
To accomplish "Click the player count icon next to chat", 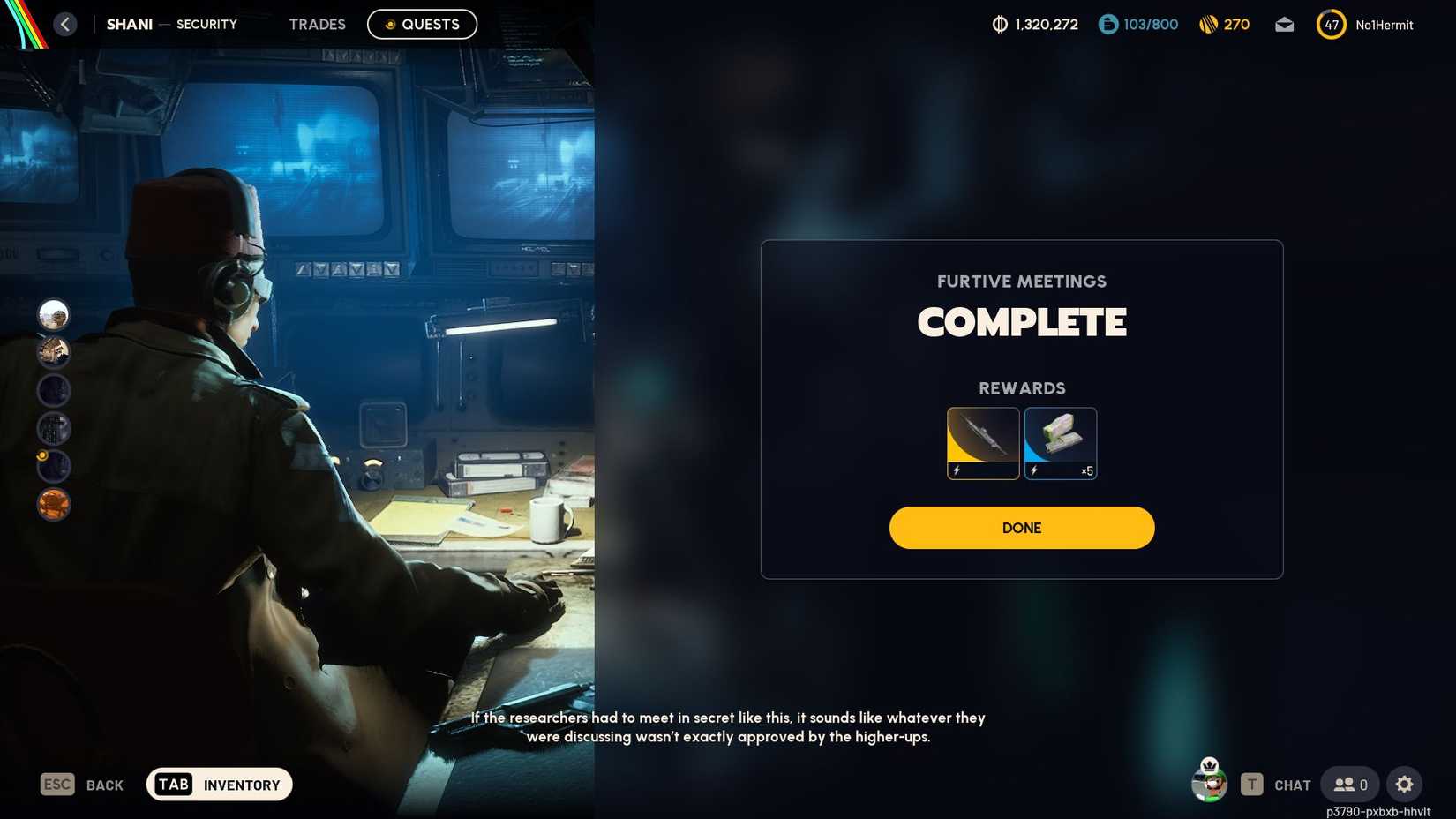I will tap(1347, 784).
